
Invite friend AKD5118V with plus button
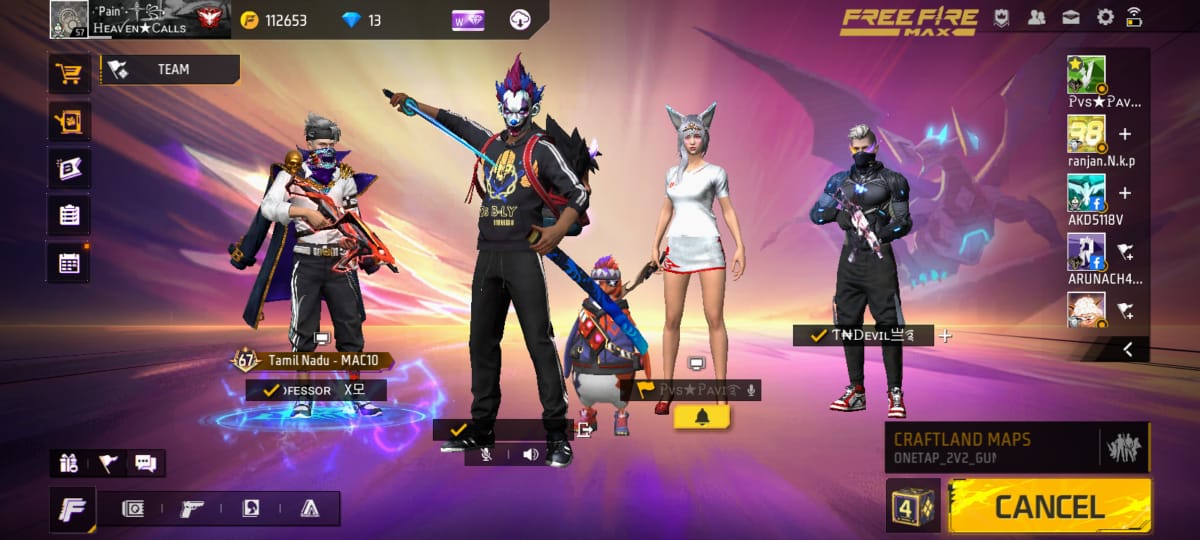pos(1124,193)
